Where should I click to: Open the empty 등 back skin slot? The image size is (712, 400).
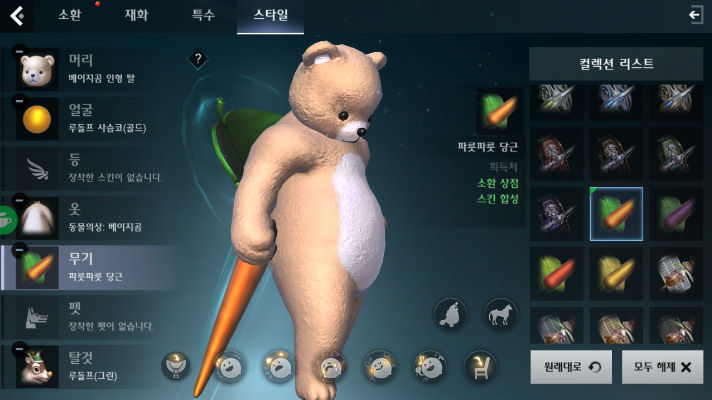pos(90,168)
